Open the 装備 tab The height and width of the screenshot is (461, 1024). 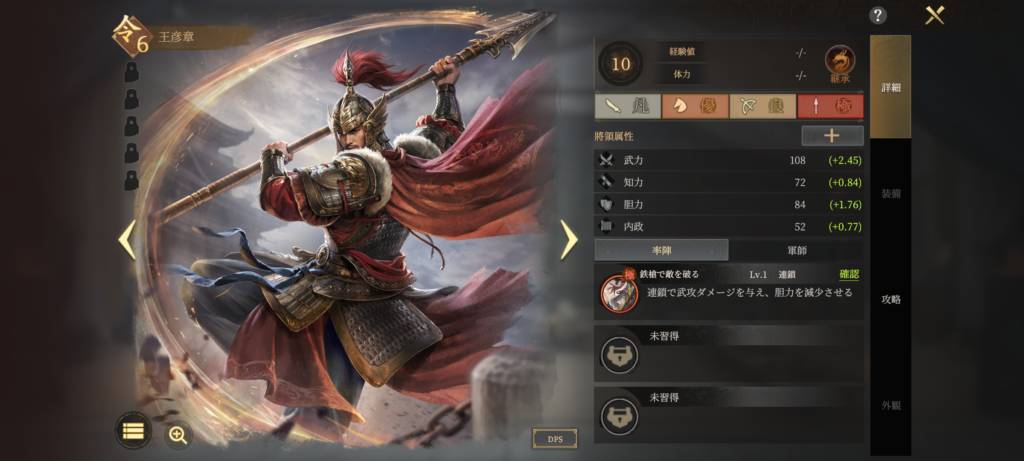pos(890,193)
